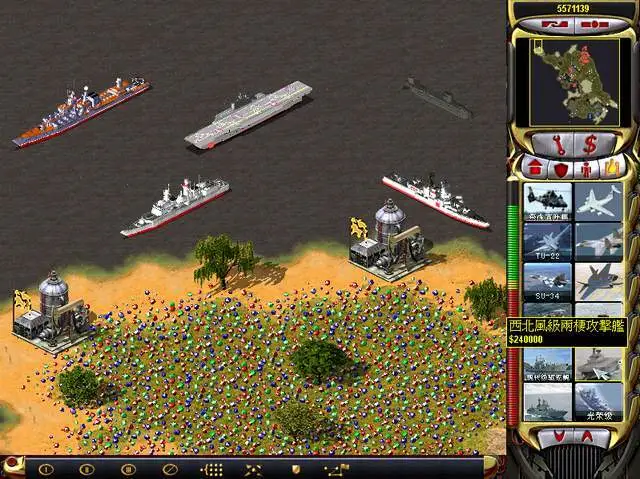
Task: Select control group one button on command bar
Action: pyautogui.click(x=46, y=468)
